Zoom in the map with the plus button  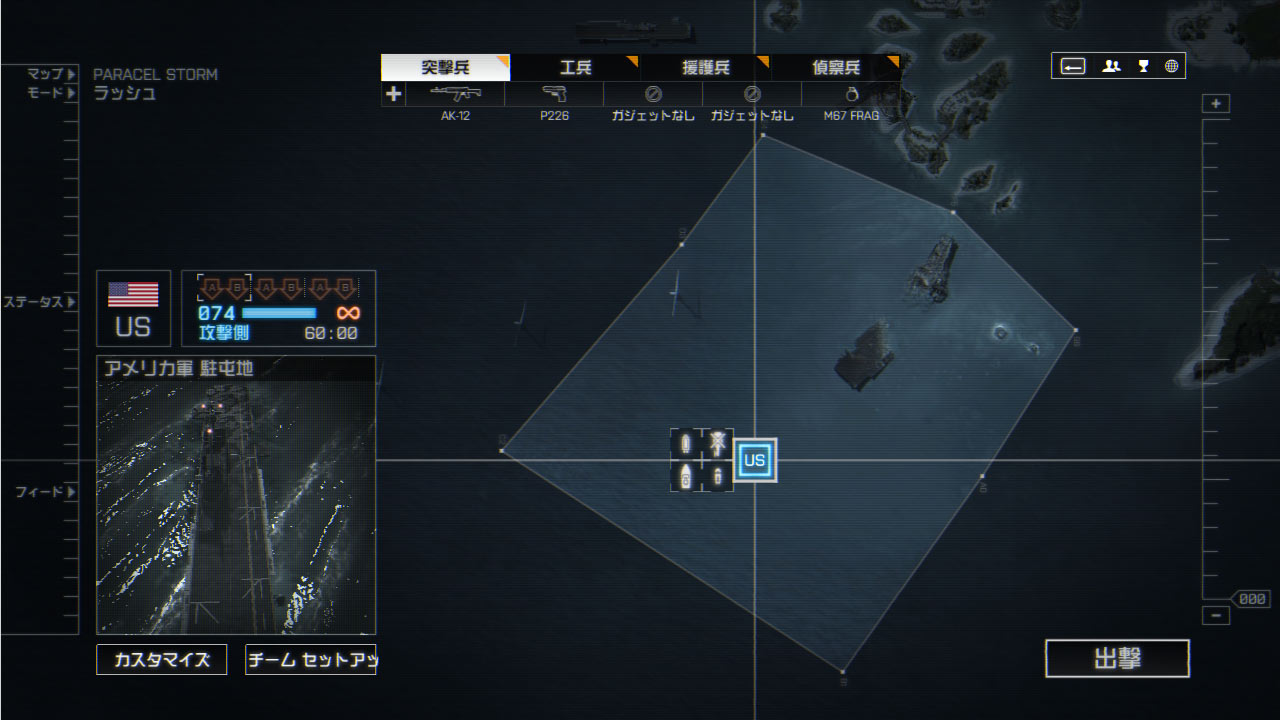(1216, 104)
